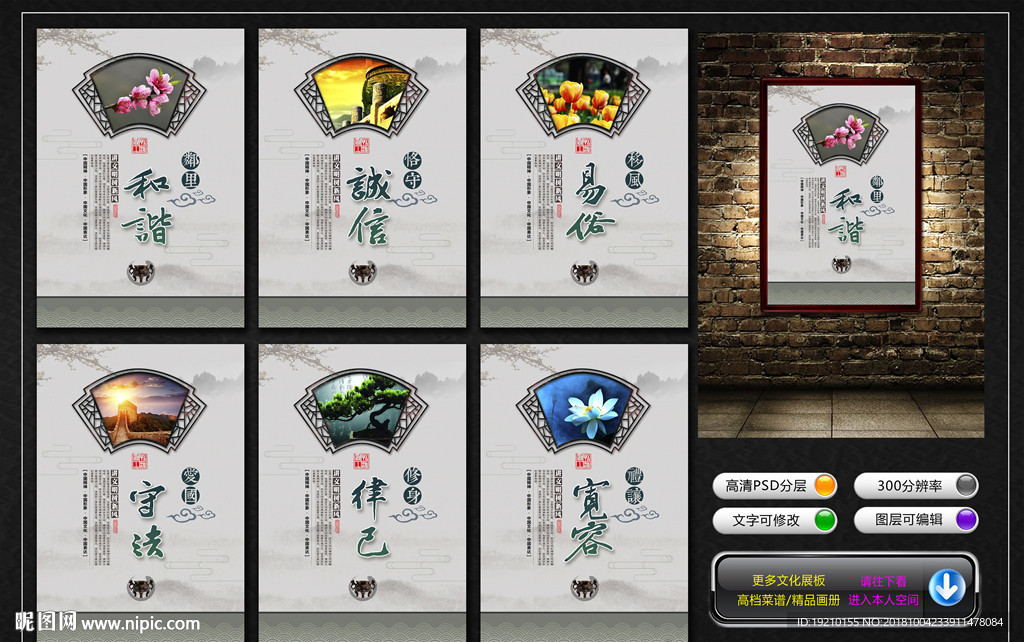Viewport: 1024px width, 642px height.
Task: Select the 和谐 poster with pink blossoms
Action: pos(140,178)
